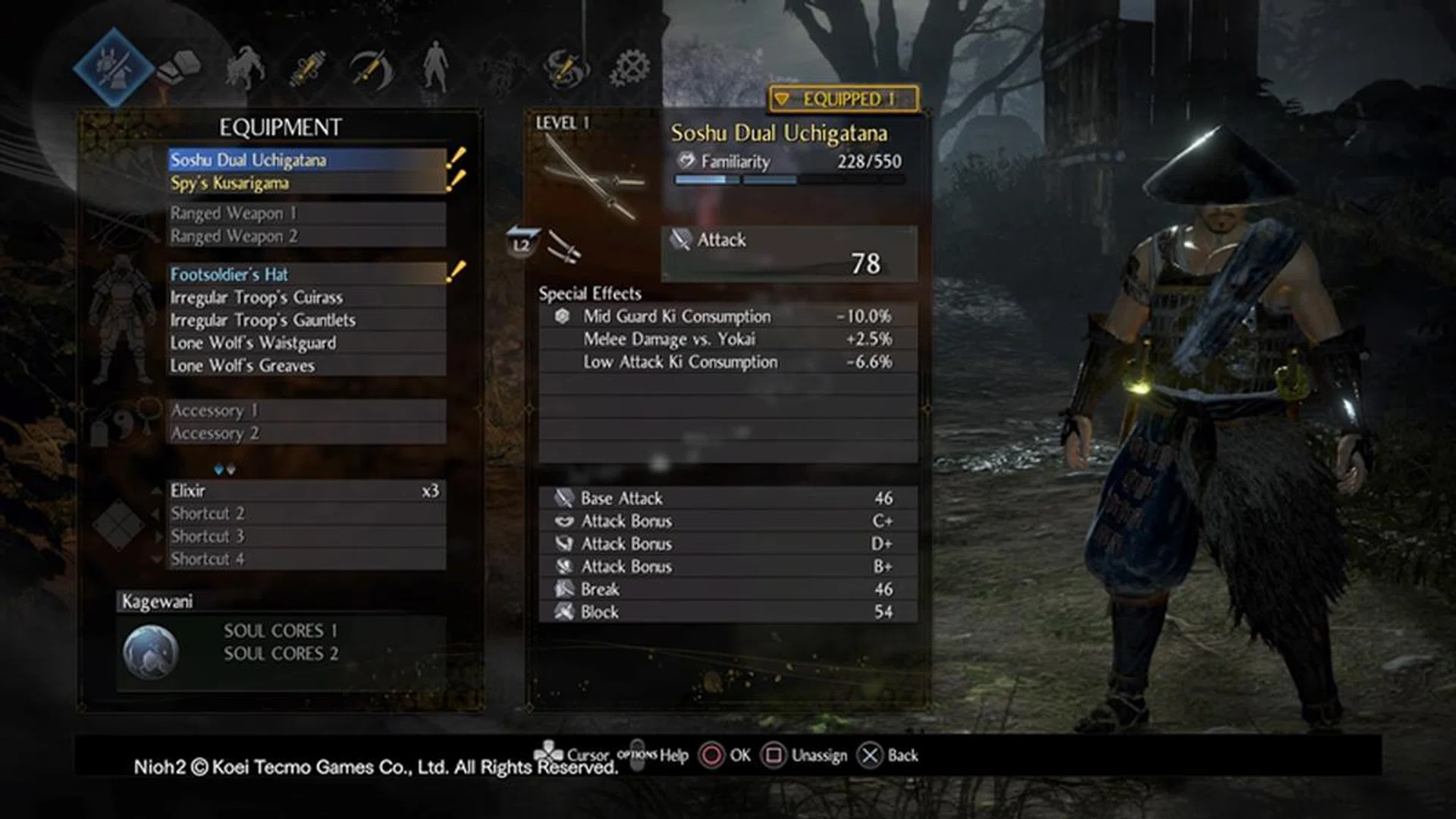The width and height of the screenshot is (1456, 819).
Task: Select the Soul Cores 2 slot
Action: point(281,654)
